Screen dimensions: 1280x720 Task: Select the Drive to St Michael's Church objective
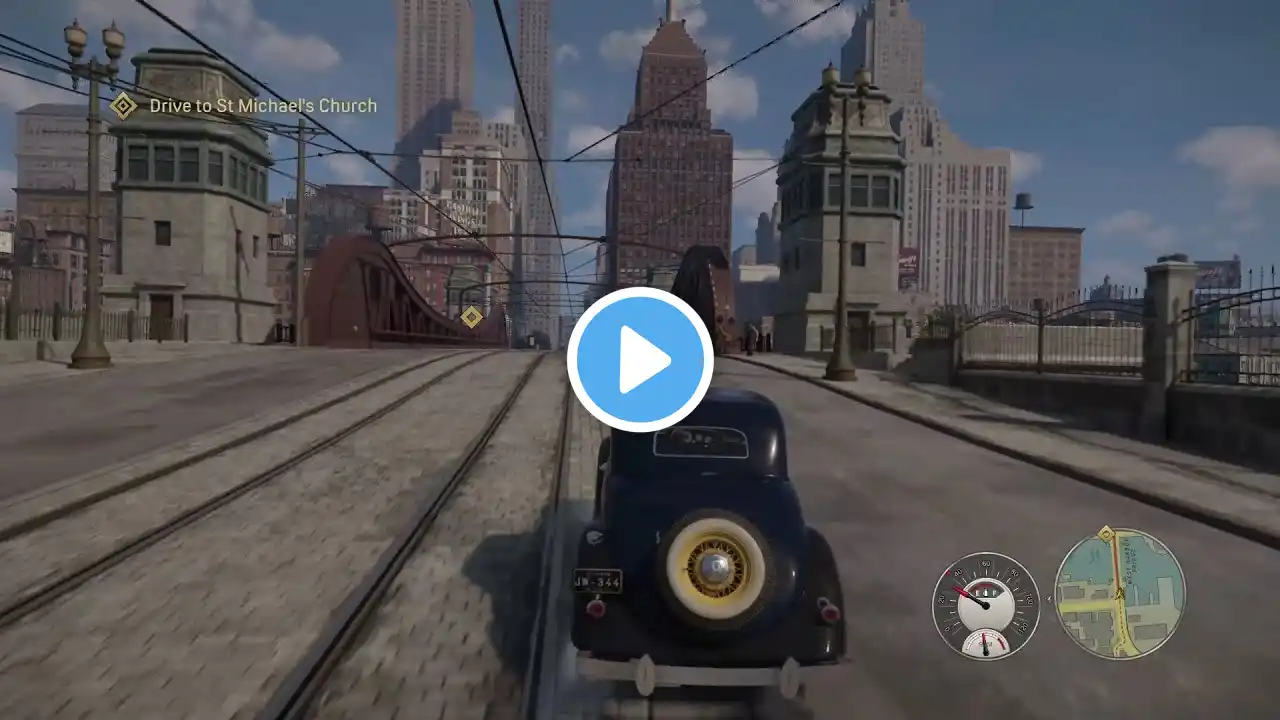[x=262, y=105]
